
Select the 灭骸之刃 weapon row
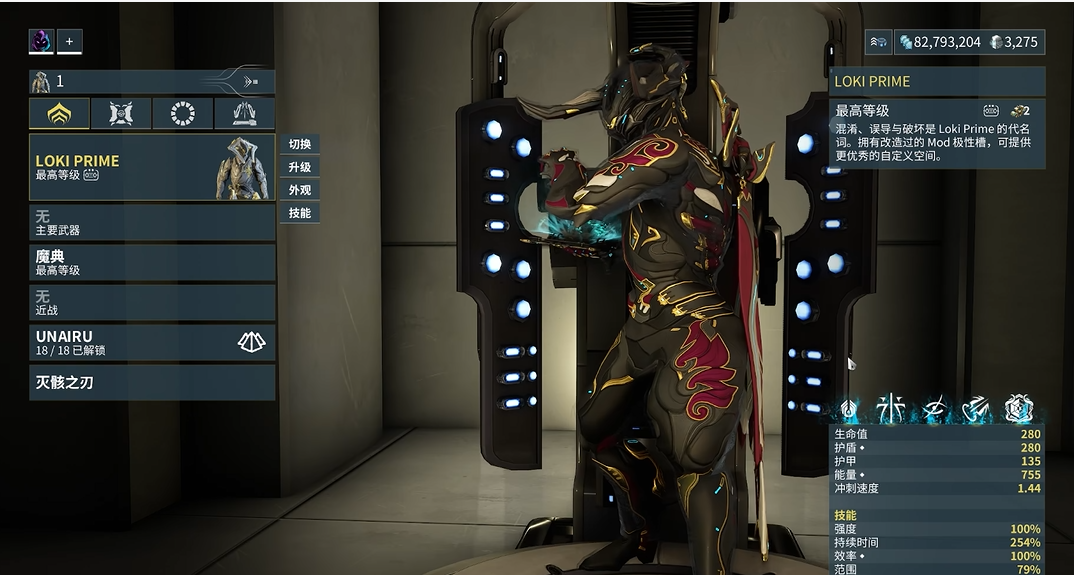(151, 382)
